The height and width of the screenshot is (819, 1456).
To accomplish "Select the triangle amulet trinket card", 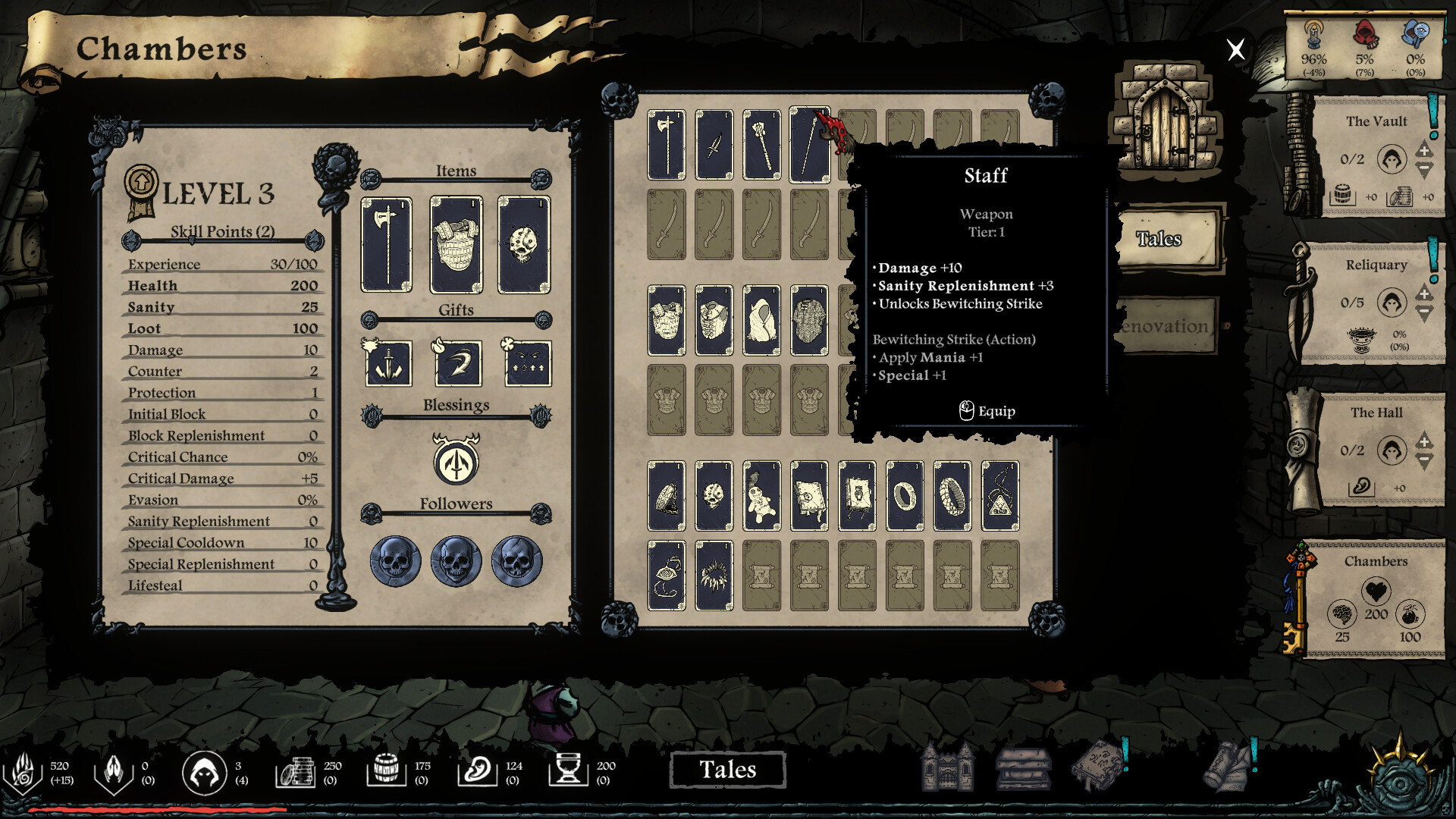I will (x=999, y=496).
